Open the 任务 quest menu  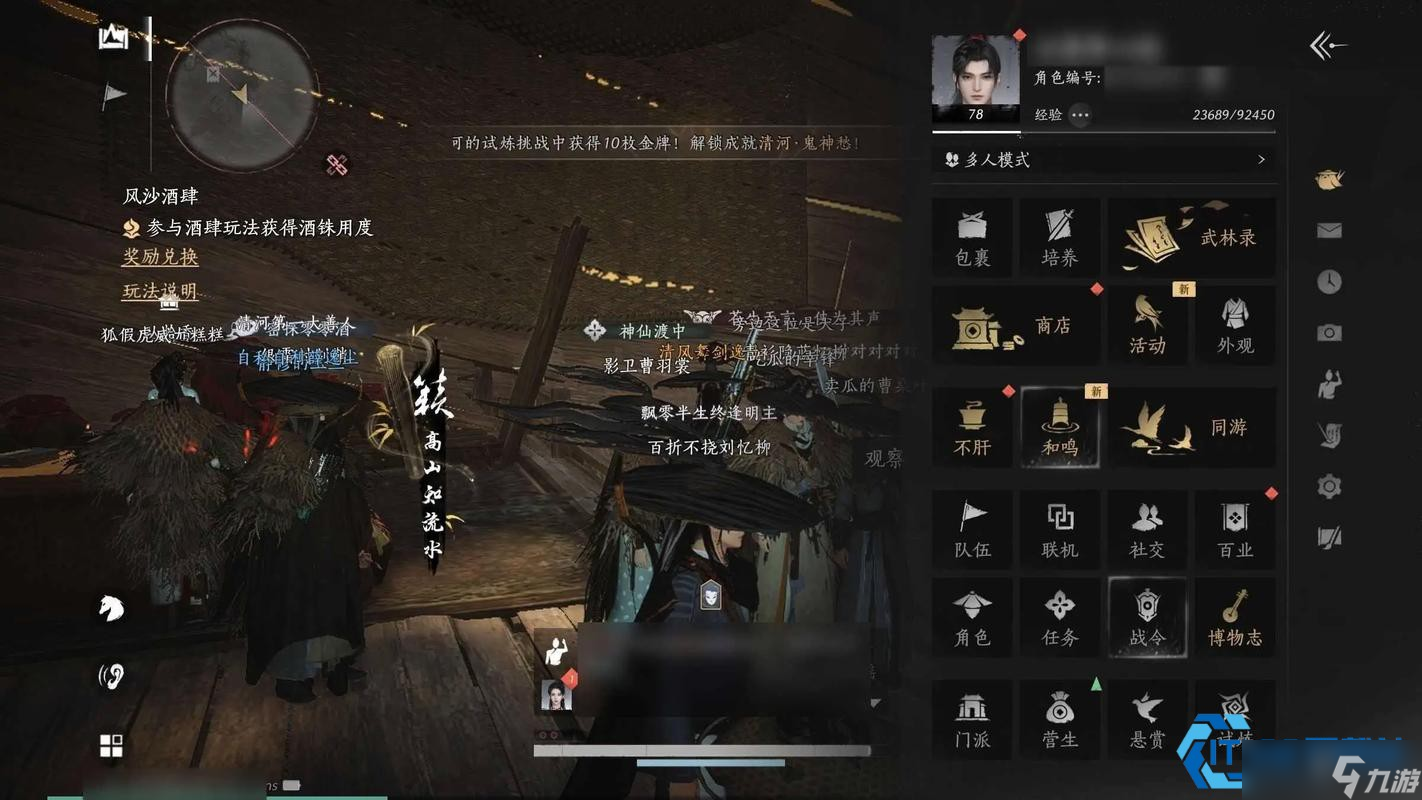tap(1059, 618)
